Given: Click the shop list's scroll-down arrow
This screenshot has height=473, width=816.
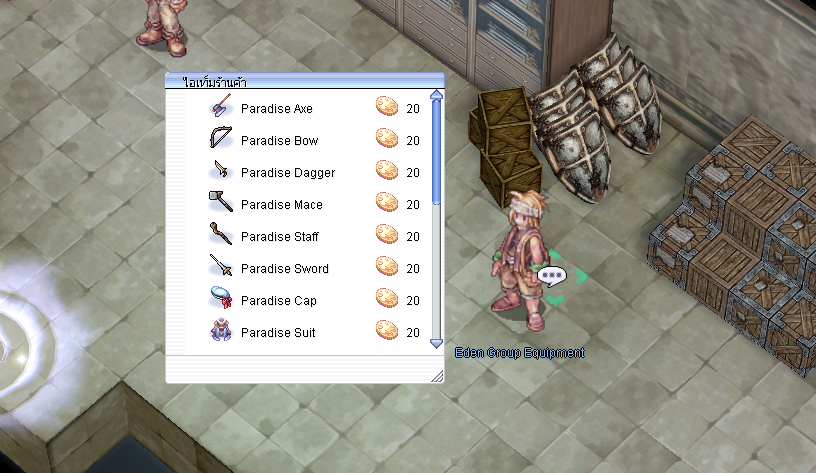Looking at the screenshot, I should click(436, 343).
